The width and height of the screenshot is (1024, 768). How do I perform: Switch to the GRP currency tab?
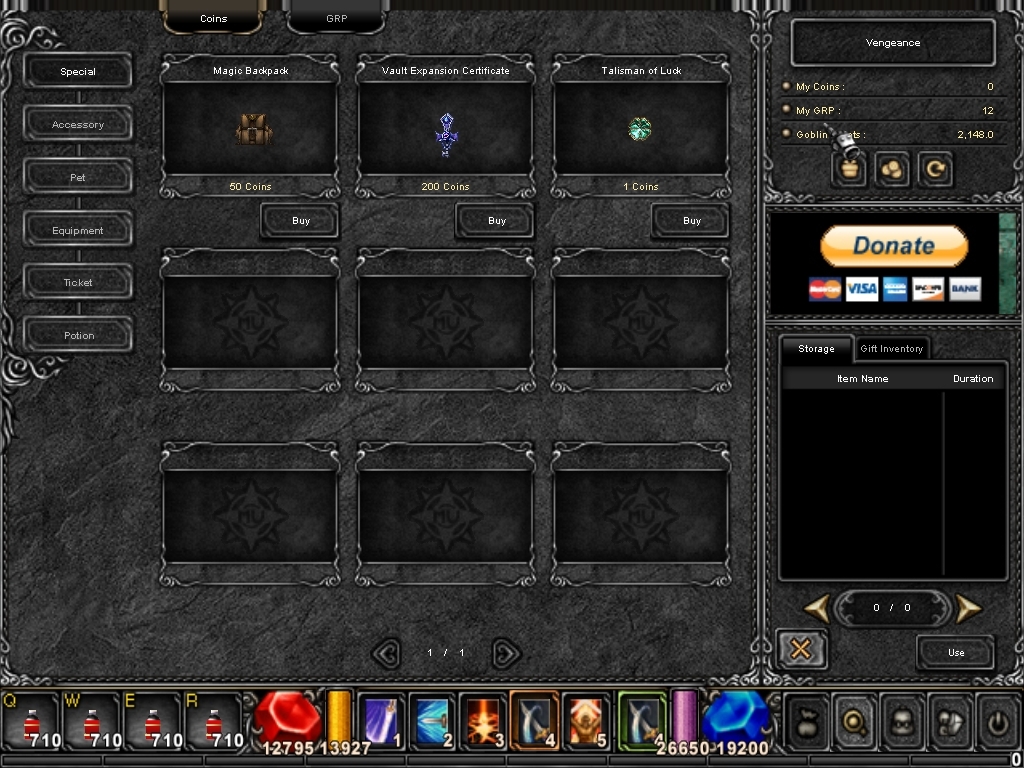[336, 18]
